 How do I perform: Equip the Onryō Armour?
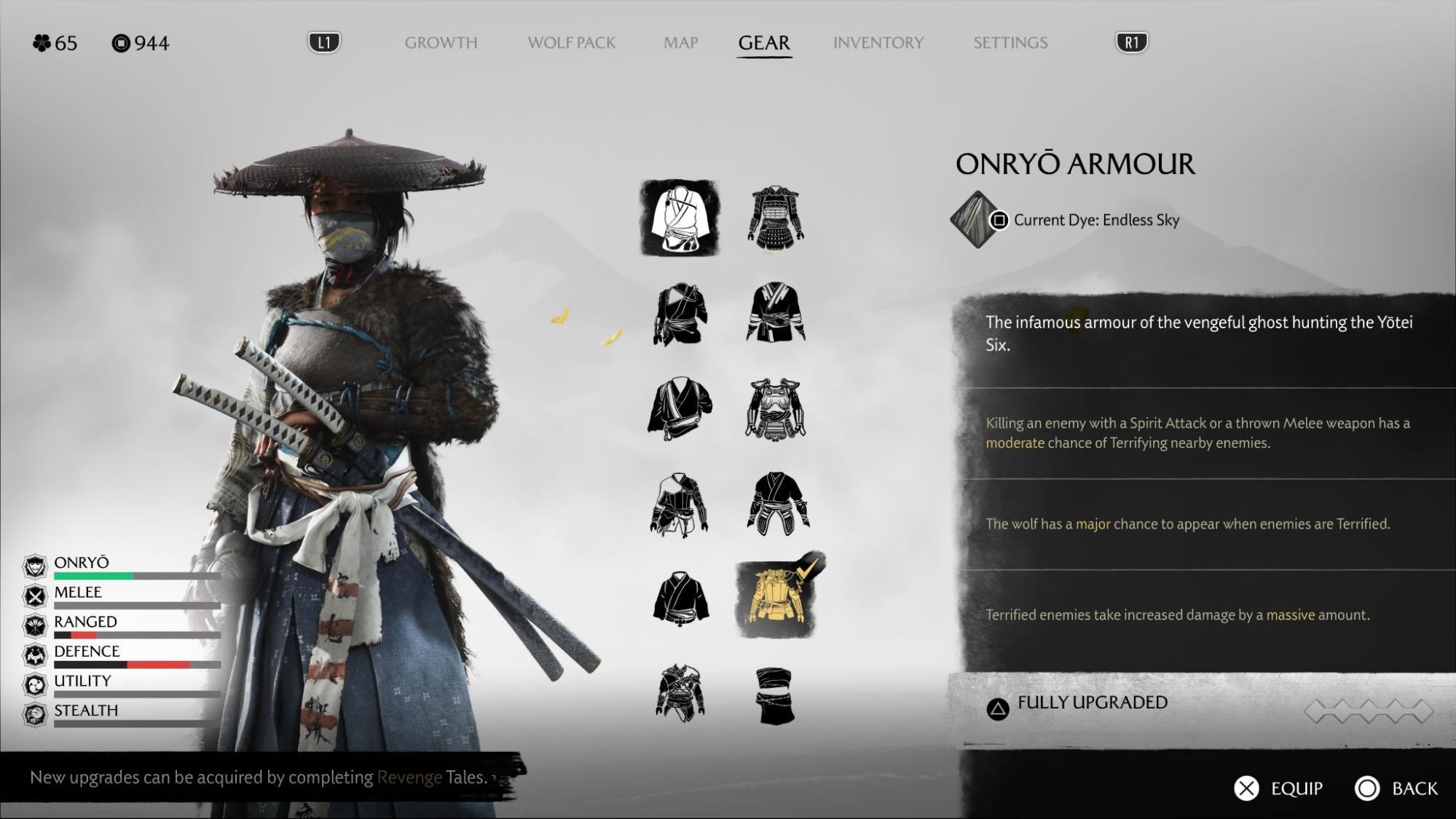[1278, 788]
